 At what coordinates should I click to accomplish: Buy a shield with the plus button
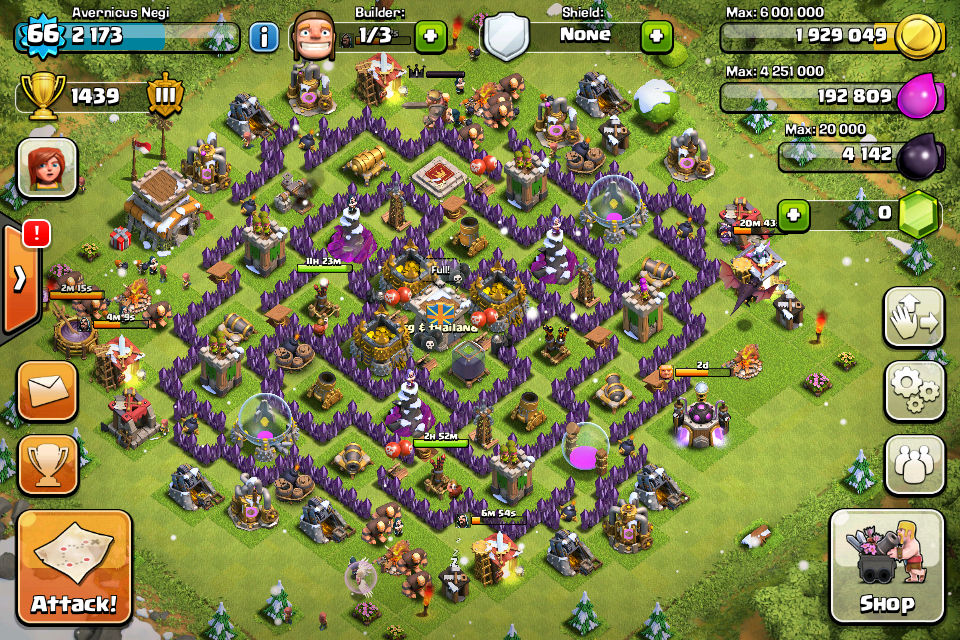coord(656,37)
